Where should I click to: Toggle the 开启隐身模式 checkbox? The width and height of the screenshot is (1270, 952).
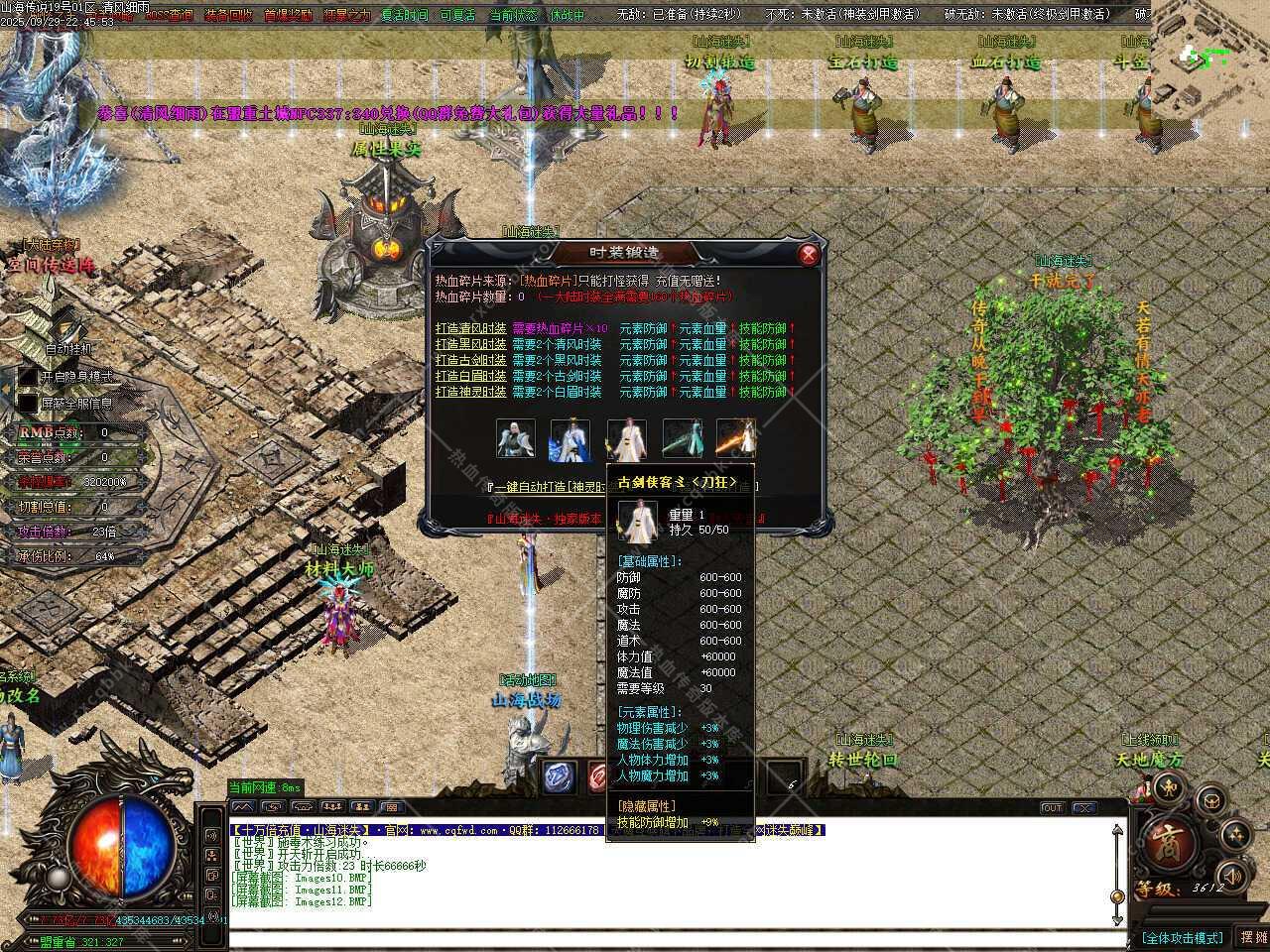tap(28, 377)
